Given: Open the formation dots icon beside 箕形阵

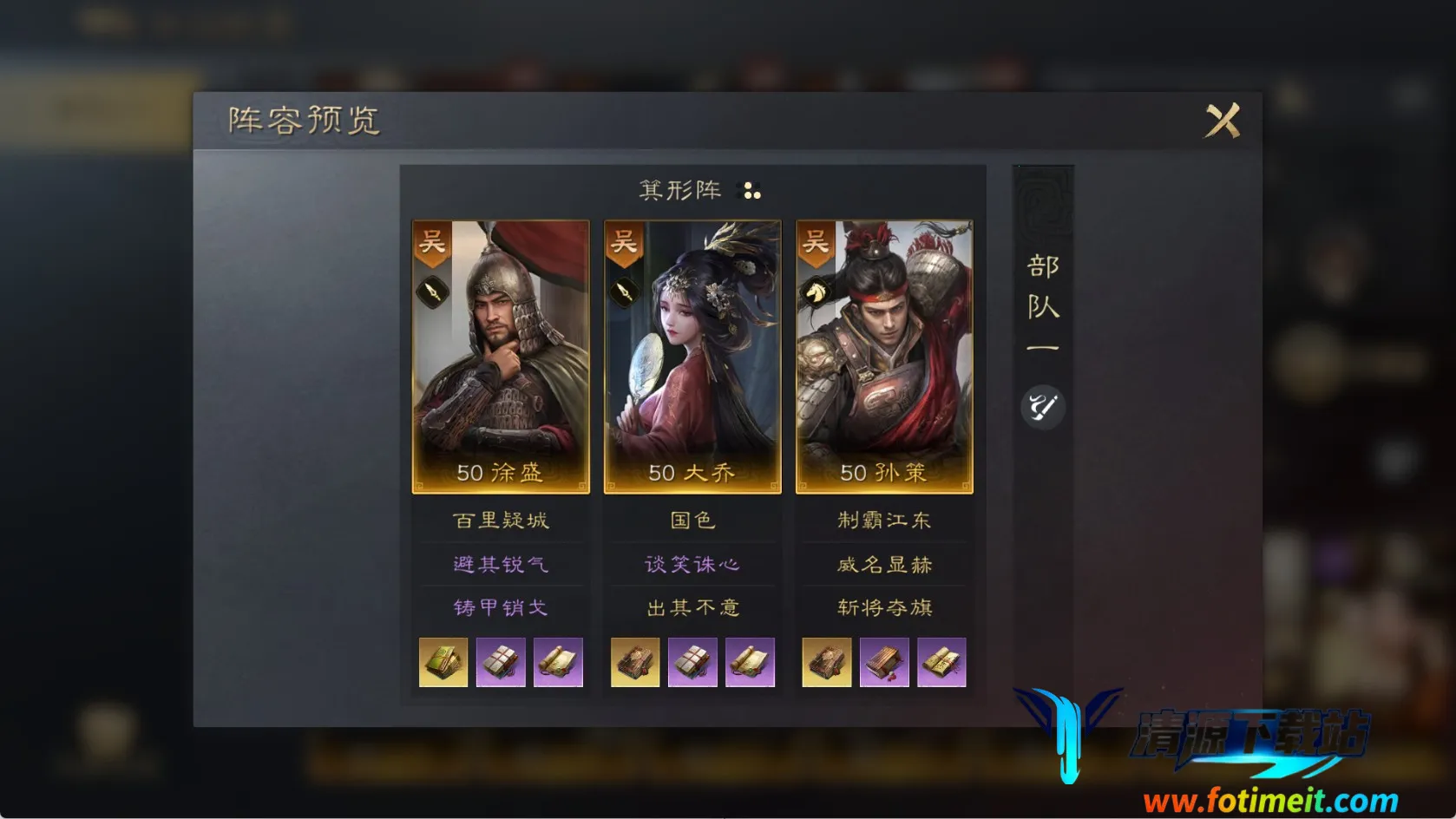Looking at the screenshot, I should coord(750,189).
